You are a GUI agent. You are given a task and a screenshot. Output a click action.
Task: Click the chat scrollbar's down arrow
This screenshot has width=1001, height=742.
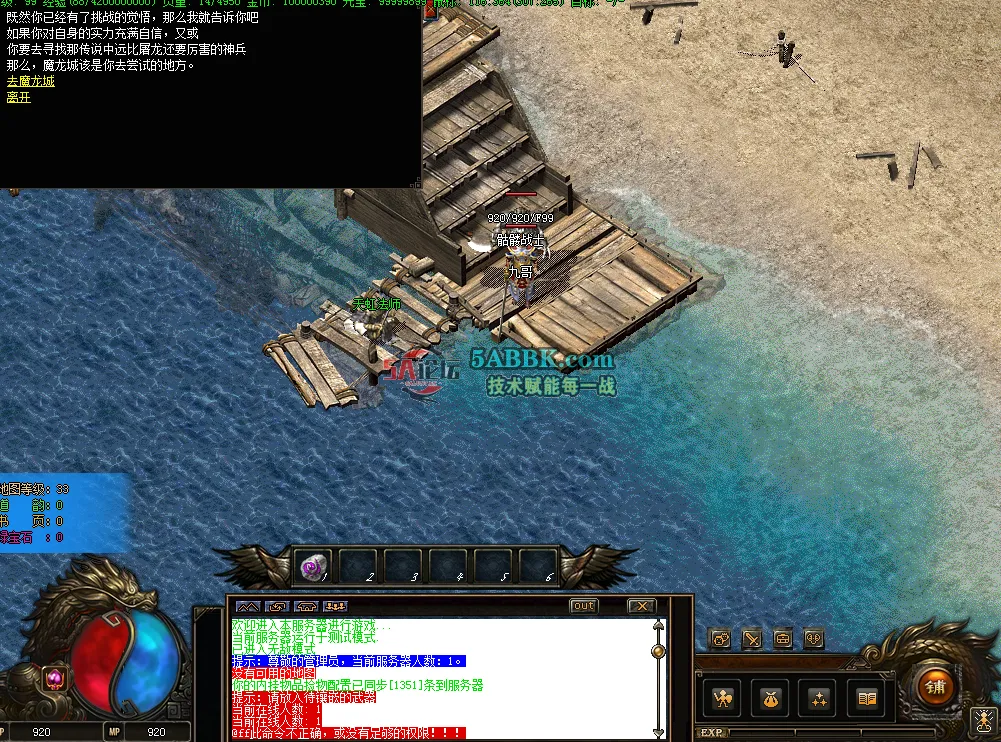click(658, 732)
